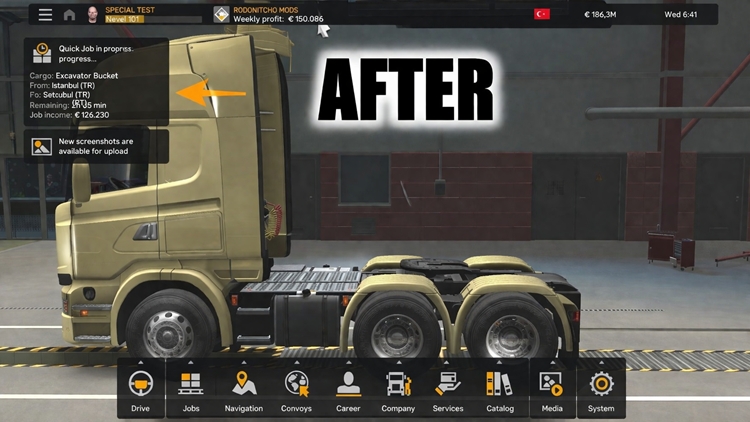Open the Convoys menu

[296, 388]
